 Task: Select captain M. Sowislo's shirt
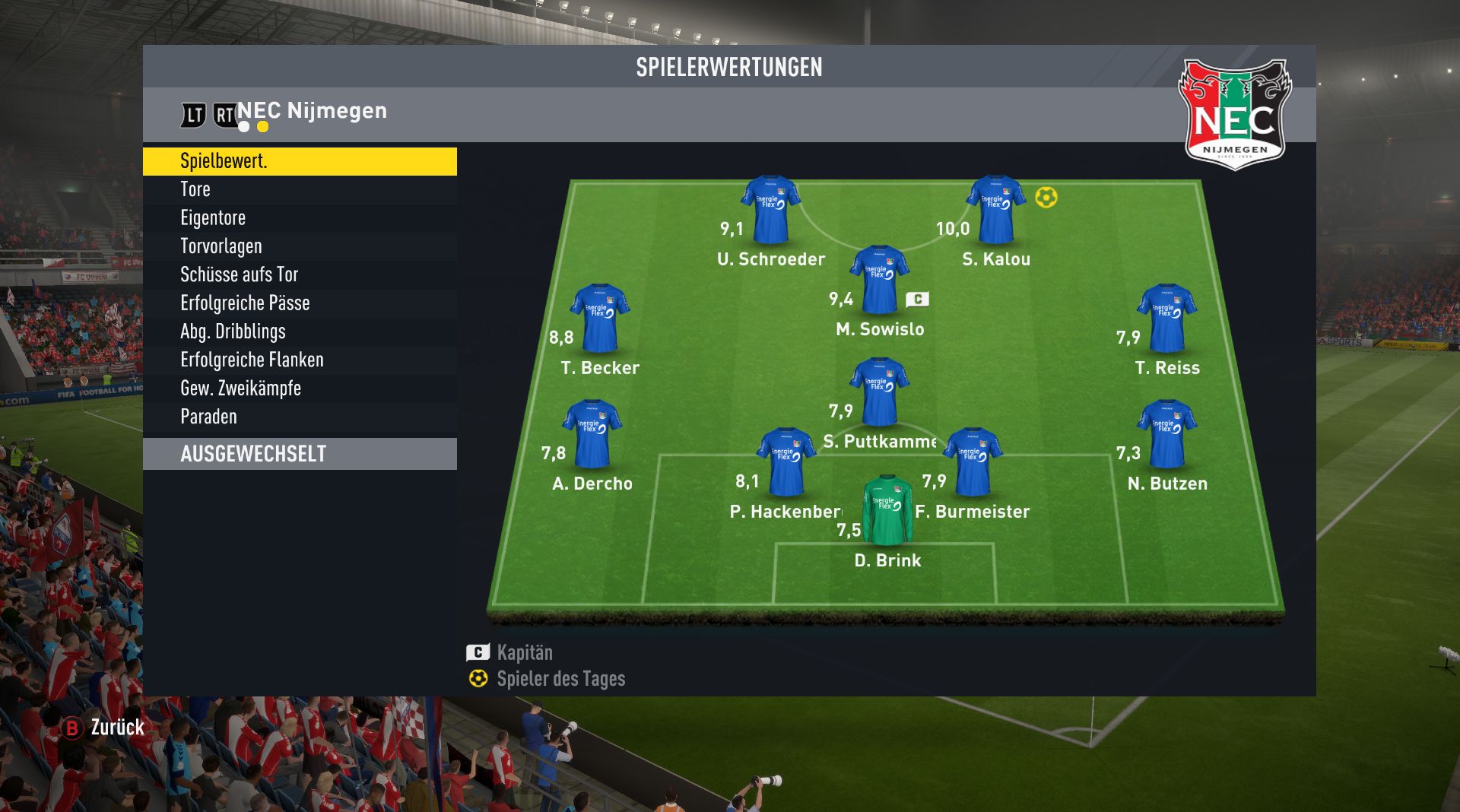[879, 280]
